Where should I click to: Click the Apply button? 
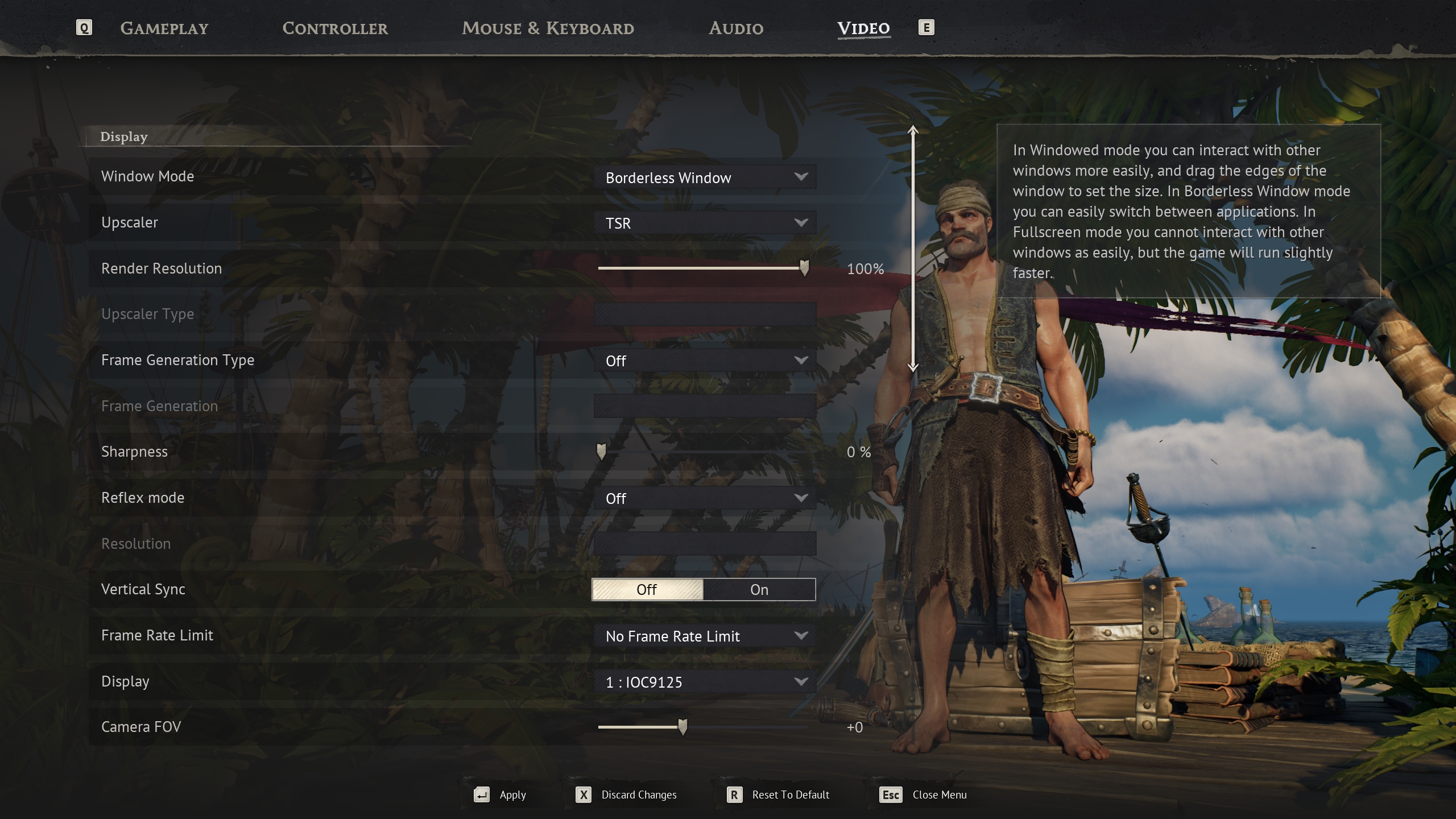click(512, 795)
